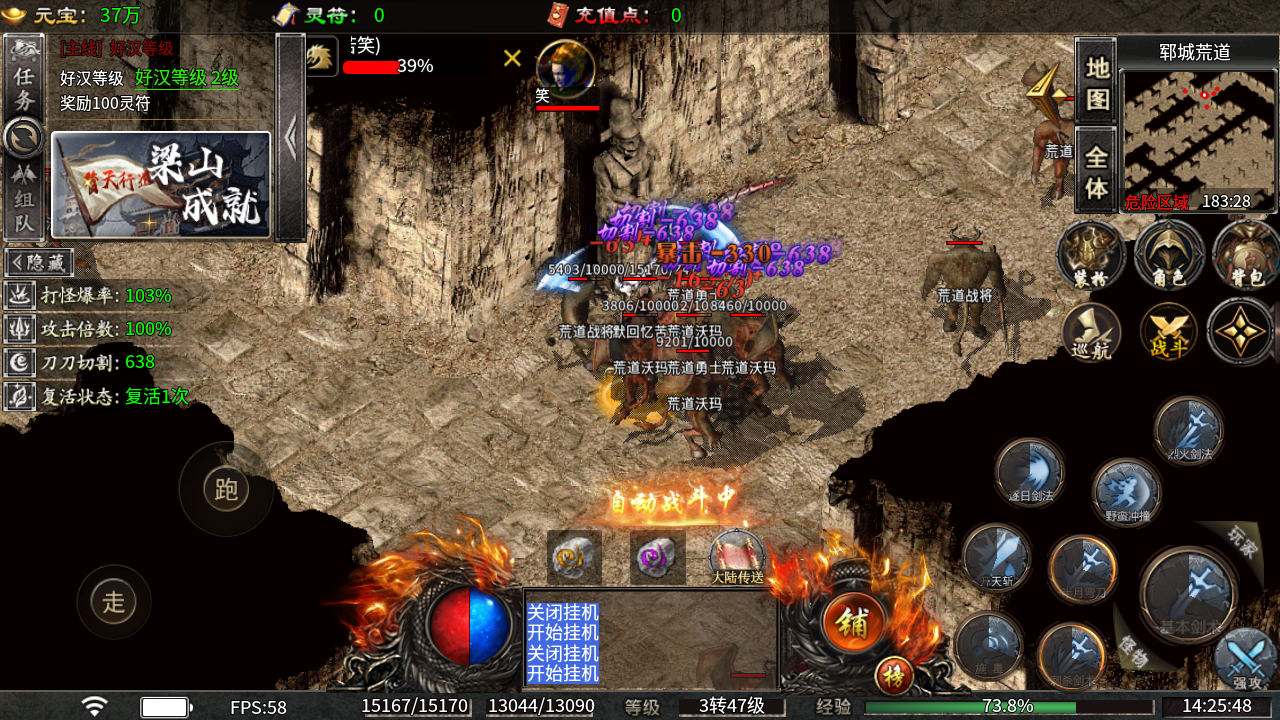Use the 大陆传送 teleport scroll

737,558
